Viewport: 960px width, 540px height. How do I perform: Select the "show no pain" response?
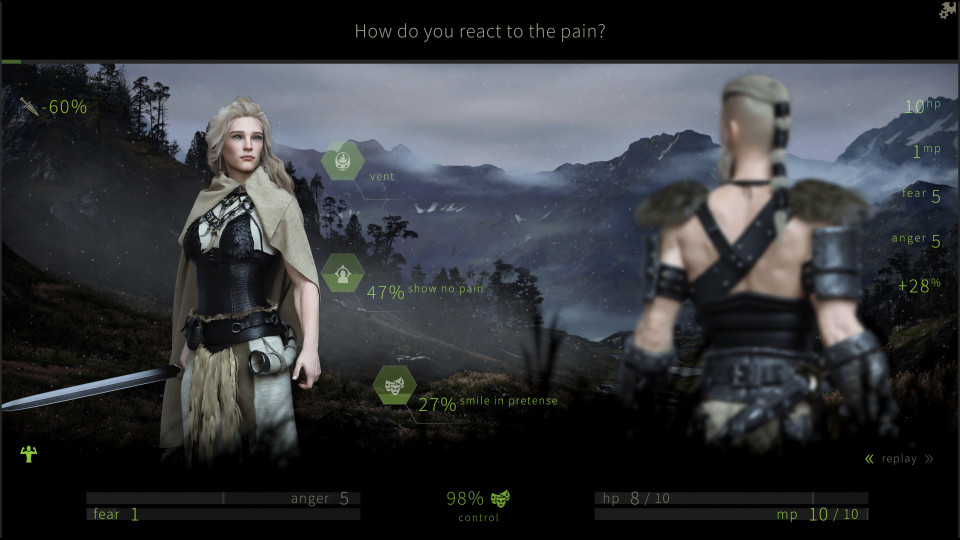(x=342, y=274)
